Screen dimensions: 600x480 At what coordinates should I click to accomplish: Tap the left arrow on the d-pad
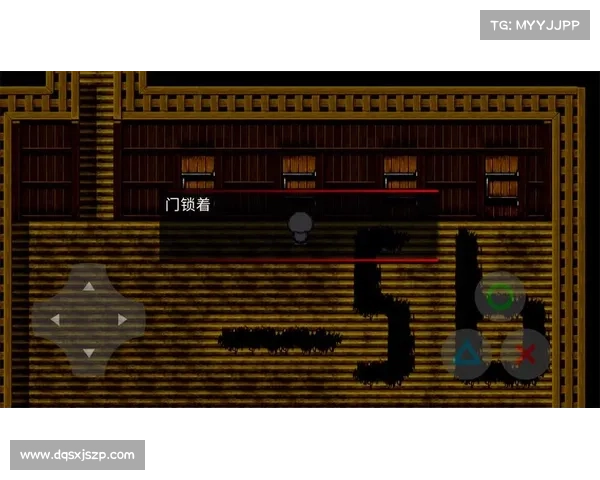56,319
